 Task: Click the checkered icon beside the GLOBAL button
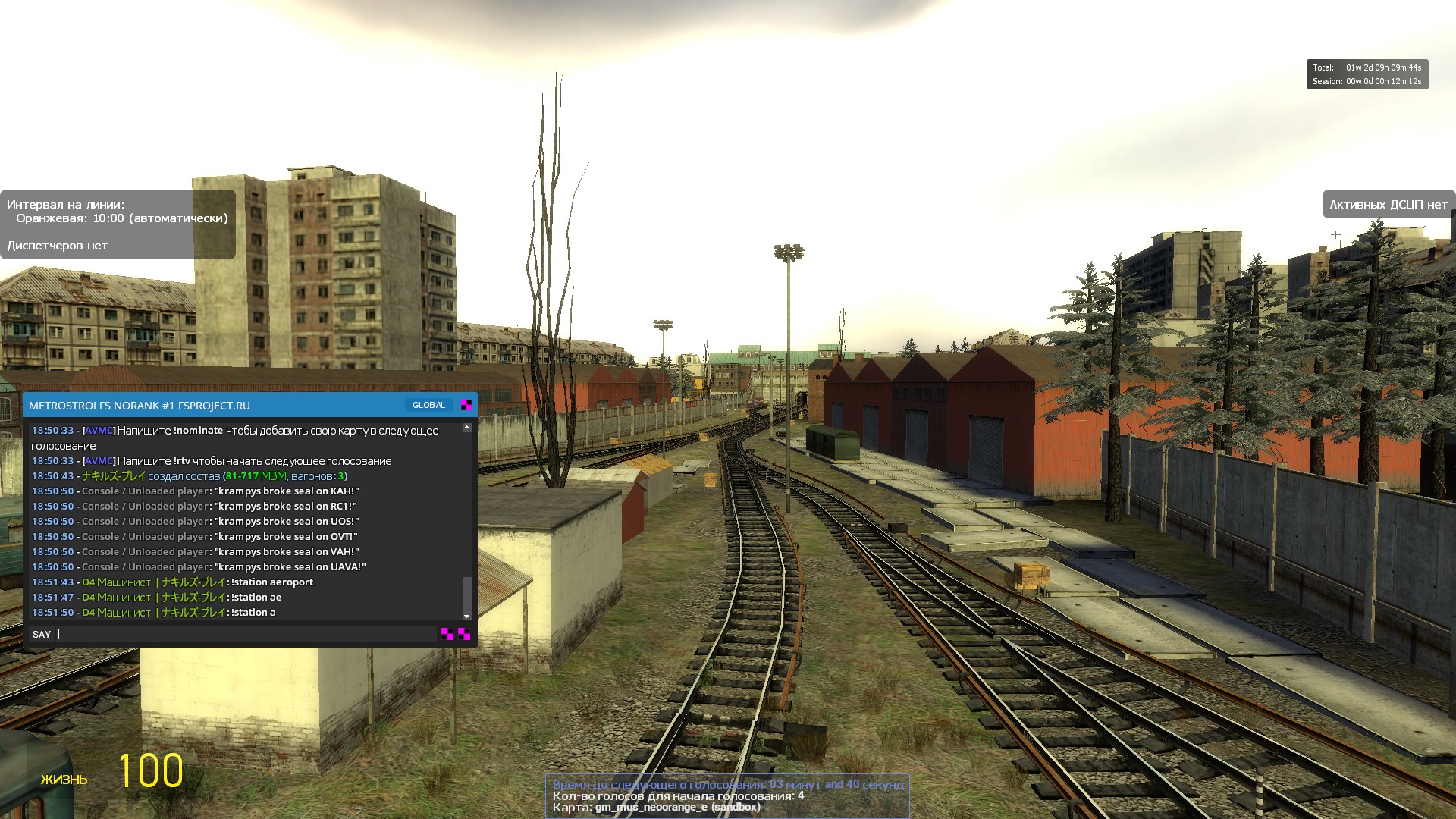click(466, 405)
